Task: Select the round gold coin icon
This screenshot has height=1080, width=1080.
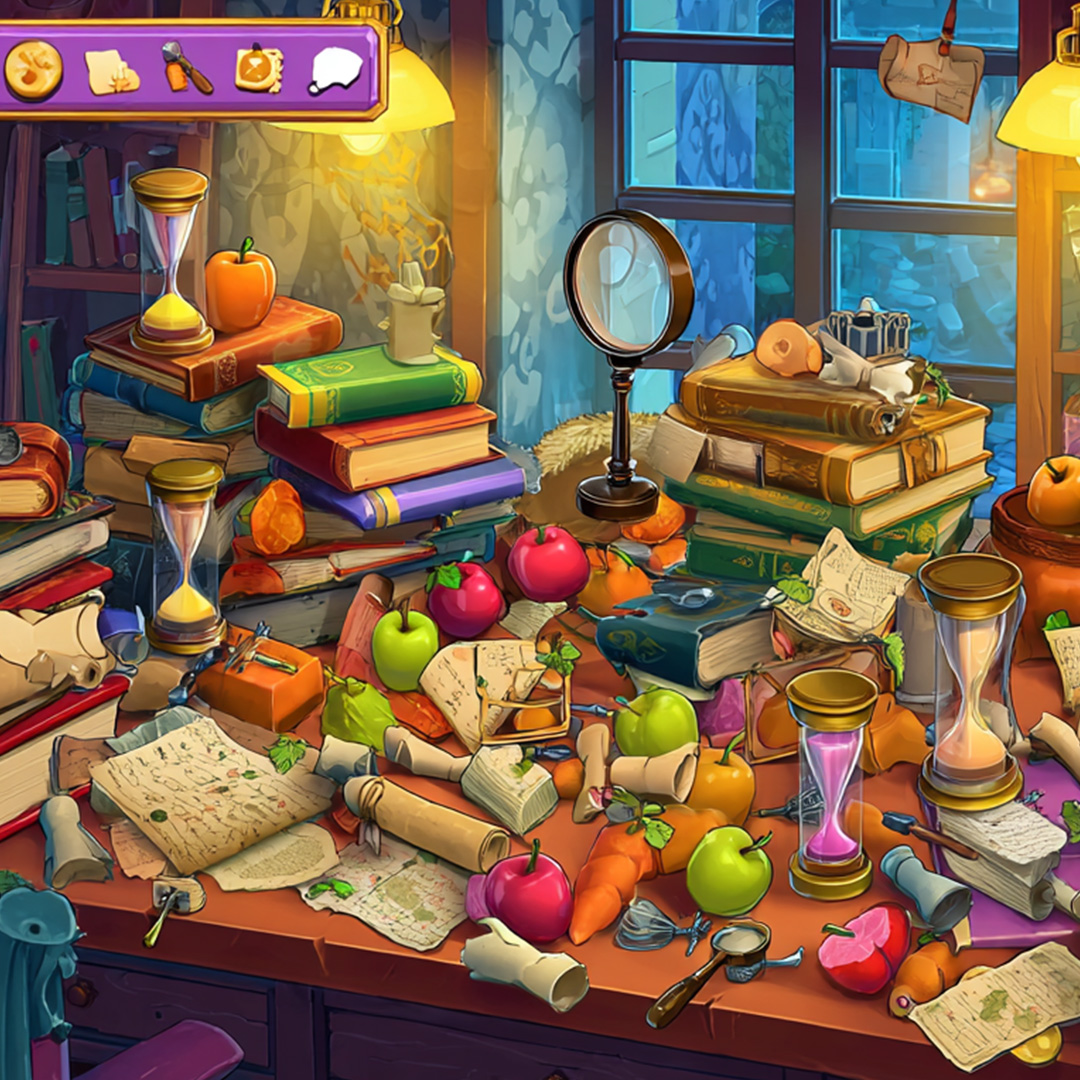Action: [33, 70]
